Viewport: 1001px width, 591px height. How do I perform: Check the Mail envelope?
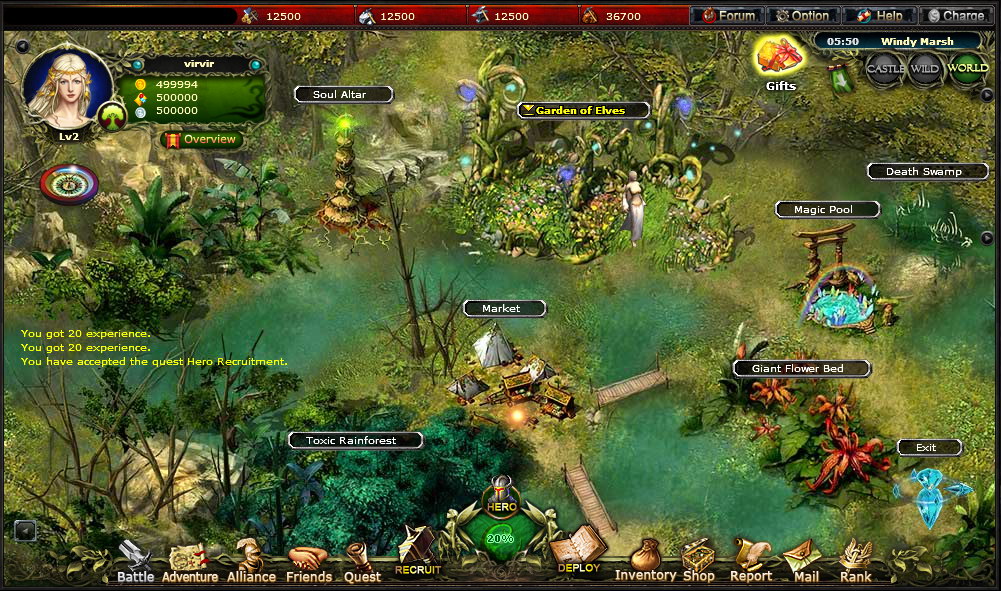[x=805, y=562]
